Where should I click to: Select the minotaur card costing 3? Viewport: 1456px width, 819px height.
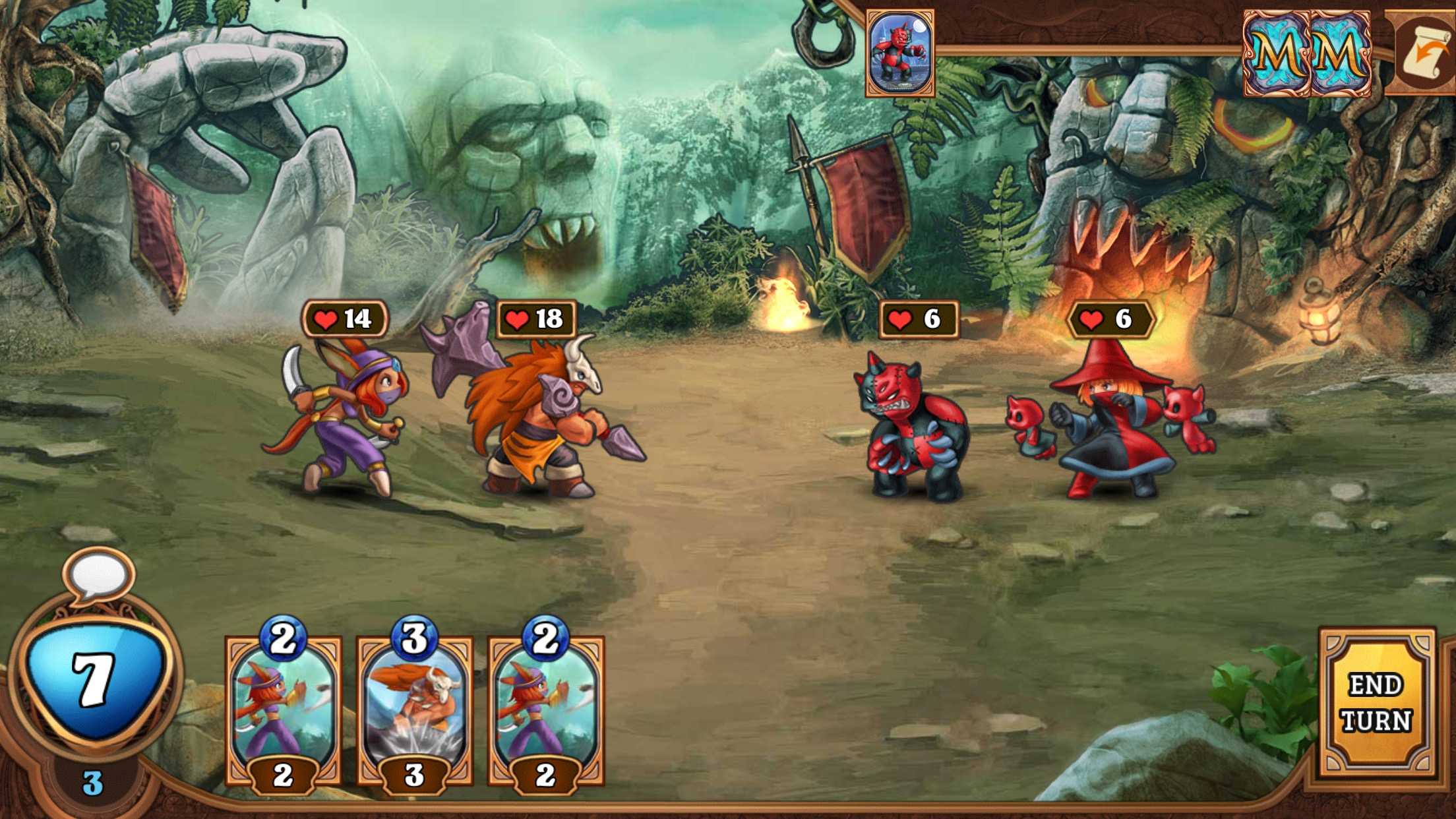tap(414, 710)
